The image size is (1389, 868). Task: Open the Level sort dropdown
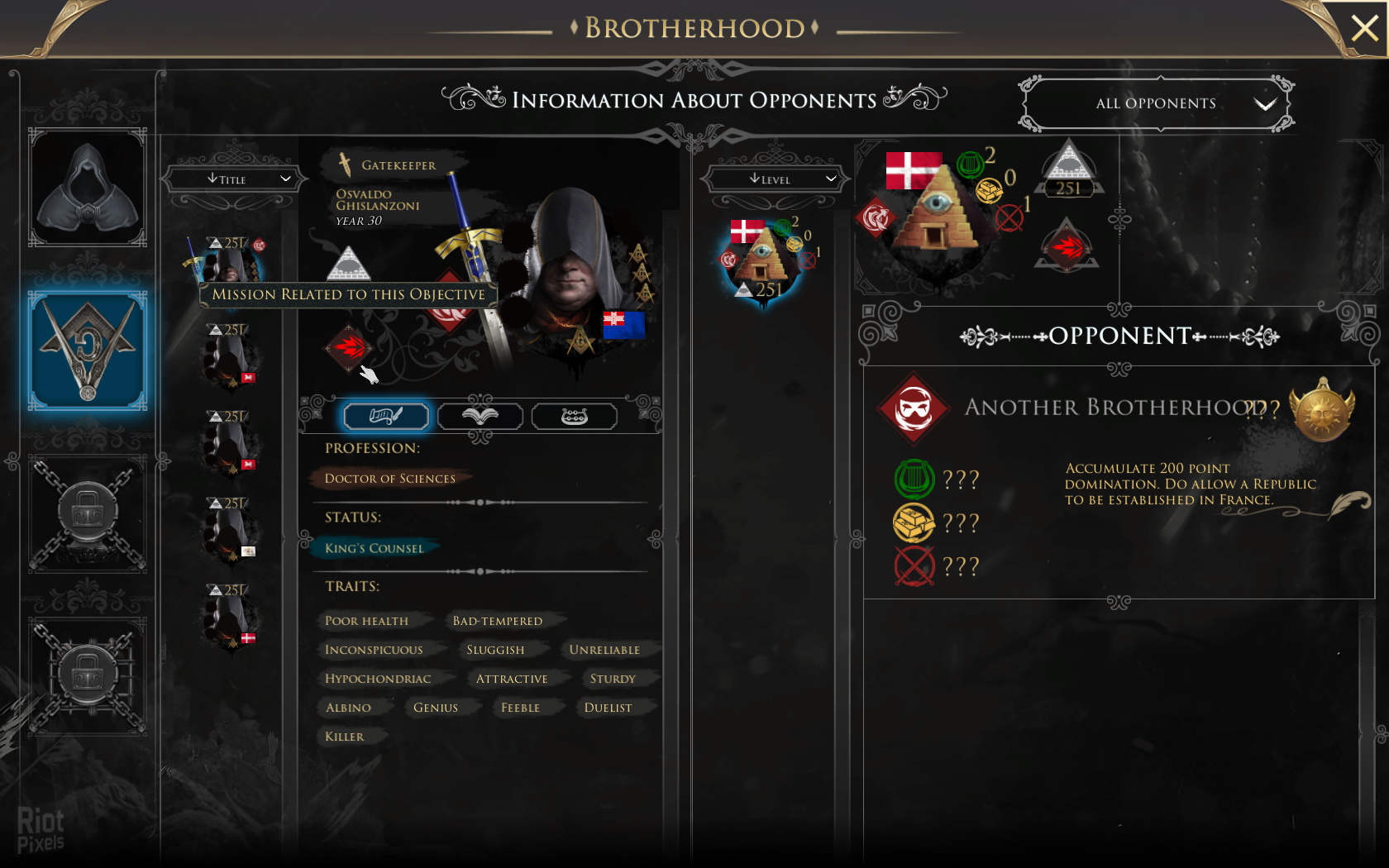774,179
